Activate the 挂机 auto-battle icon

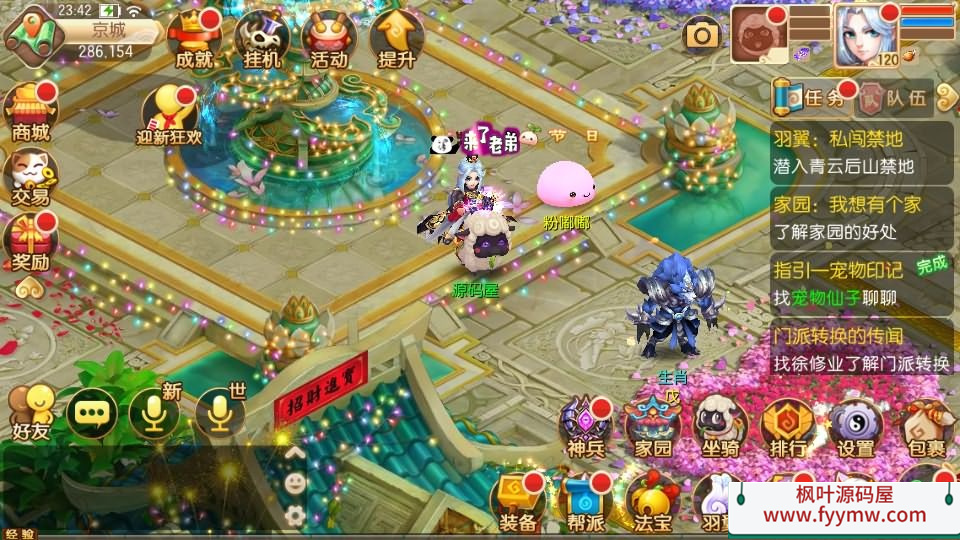click(x=262, y=40)
